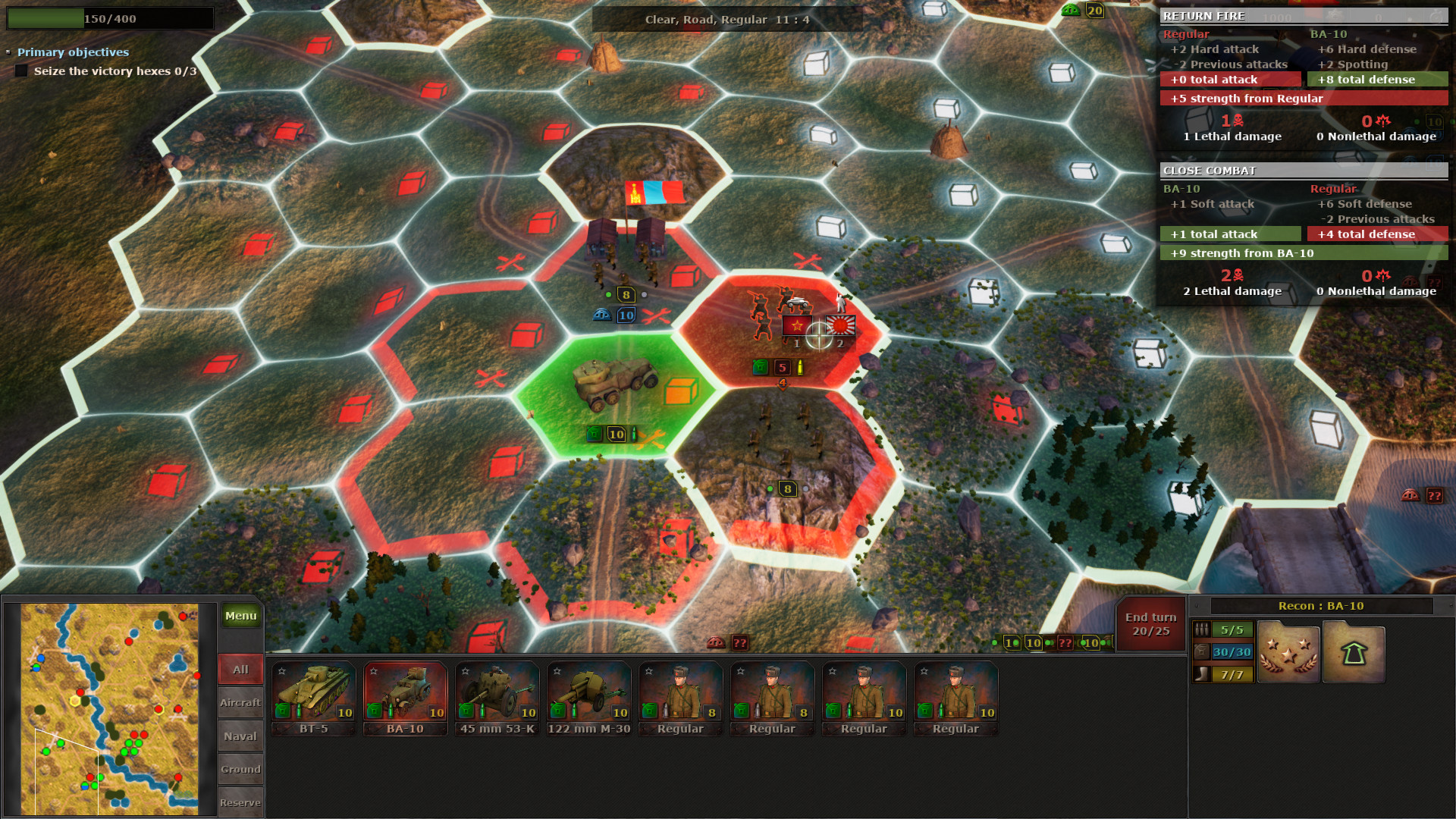
Task: Toggle the favorite star on the BA-10 card
Action: pyautogui.click(x=373, y=670)
